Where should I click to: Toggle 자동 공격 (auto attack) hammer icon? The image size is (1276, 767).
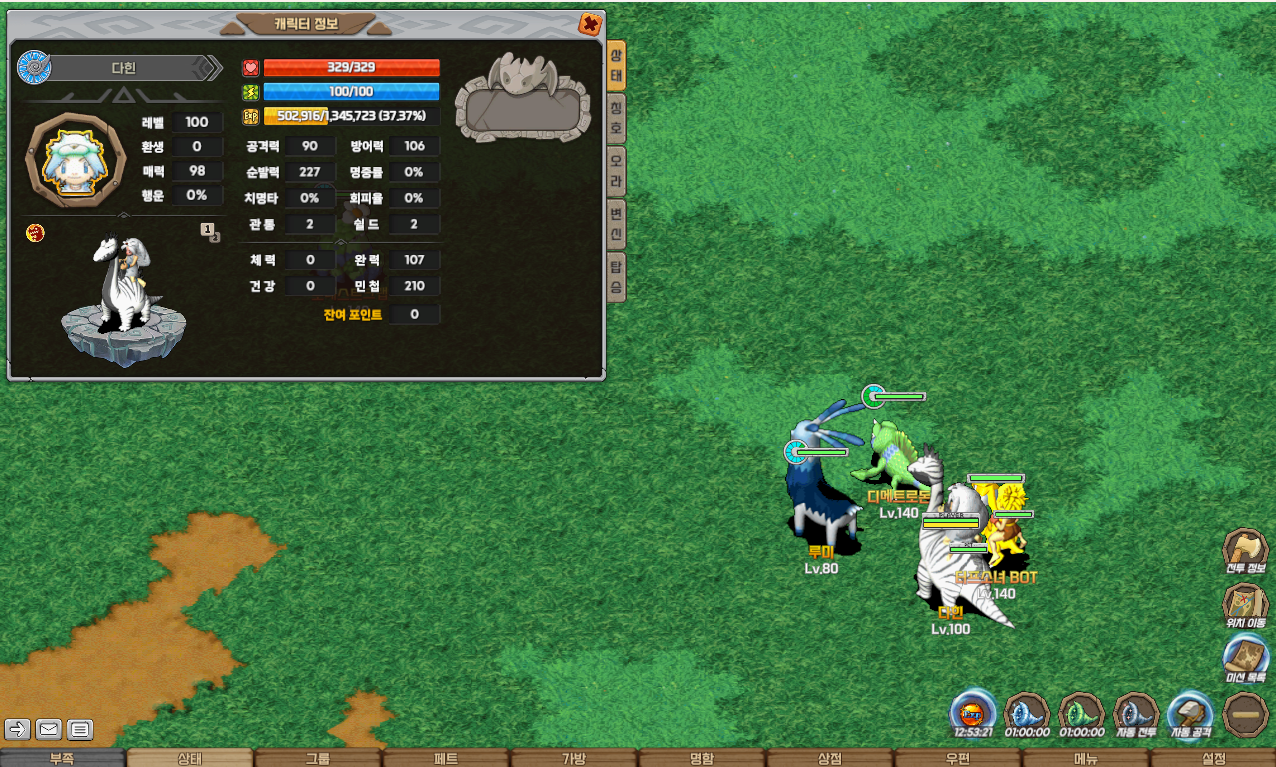coord(1190,714)
